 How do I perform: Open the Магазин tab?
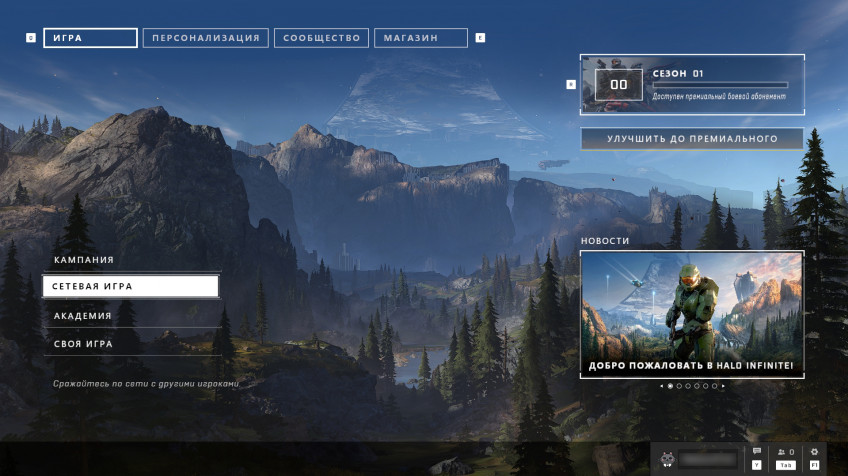click(420, 38)
